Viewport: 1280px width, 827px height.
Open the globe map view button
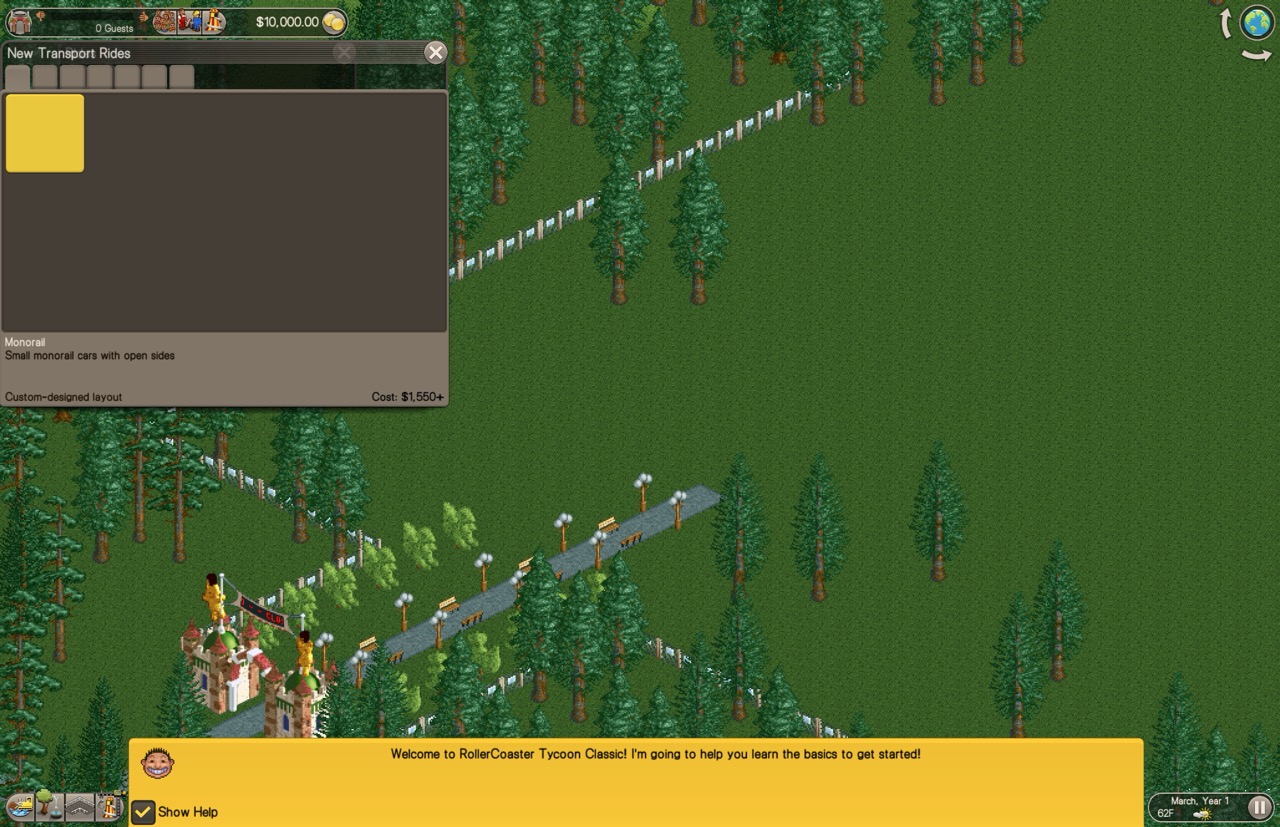(x=1257, y=22)
